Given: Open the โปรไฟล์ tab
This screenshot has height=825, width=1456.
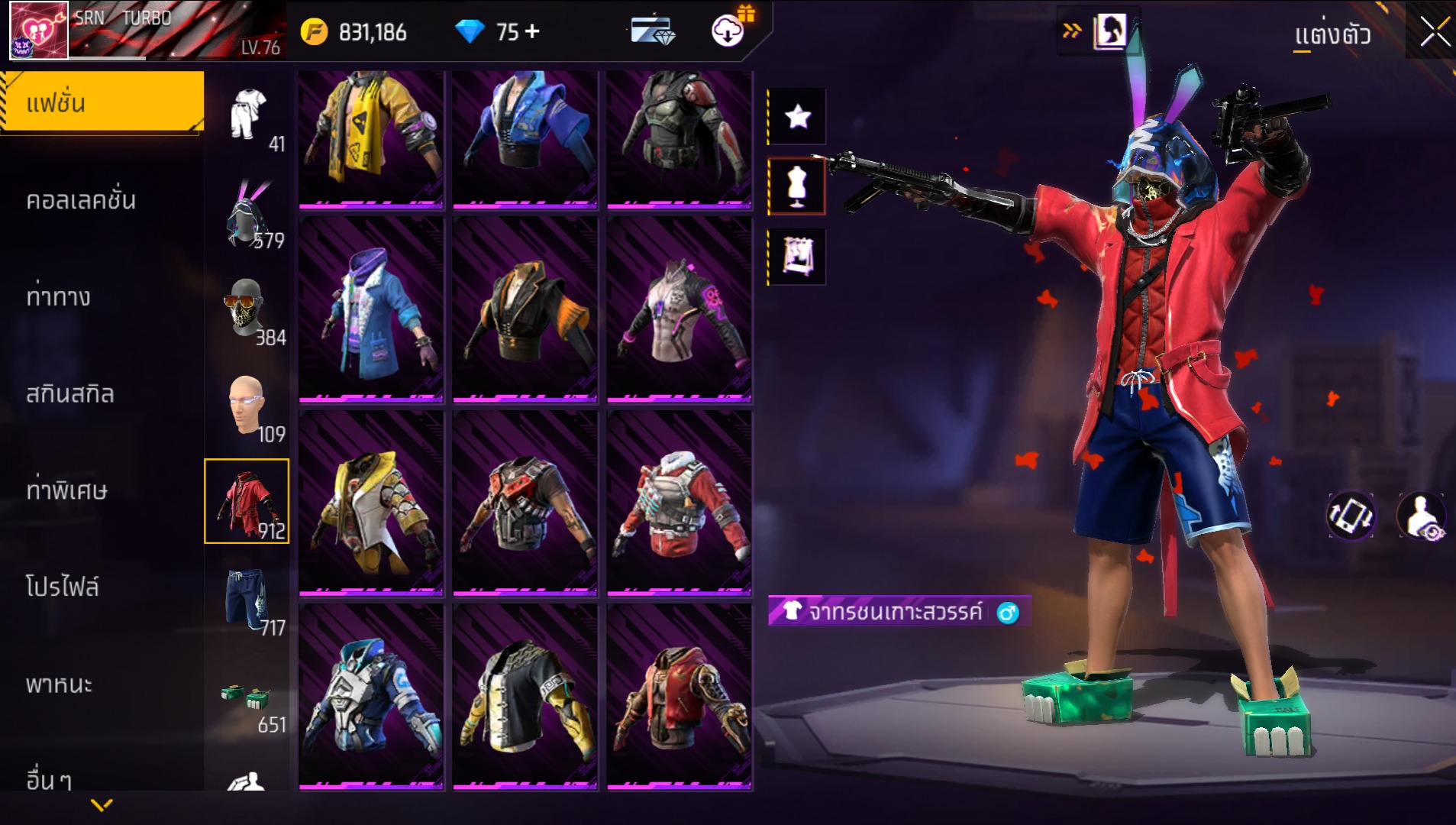Looking at the screenshot, I should point(63,587).
